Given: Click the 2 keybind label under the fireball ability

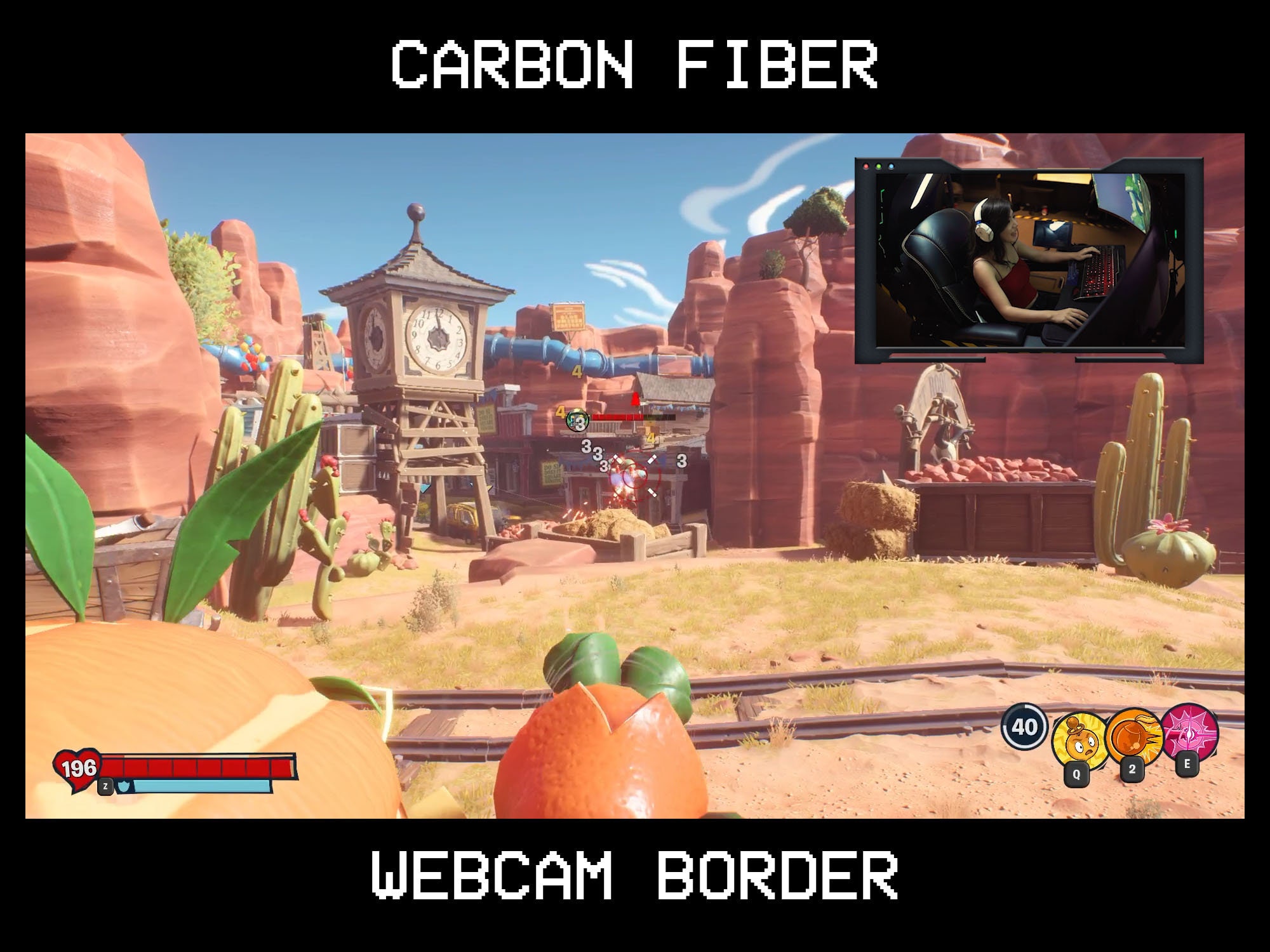Looking at the screenshot, I should pyautogui.click(x=1132, y=770).
